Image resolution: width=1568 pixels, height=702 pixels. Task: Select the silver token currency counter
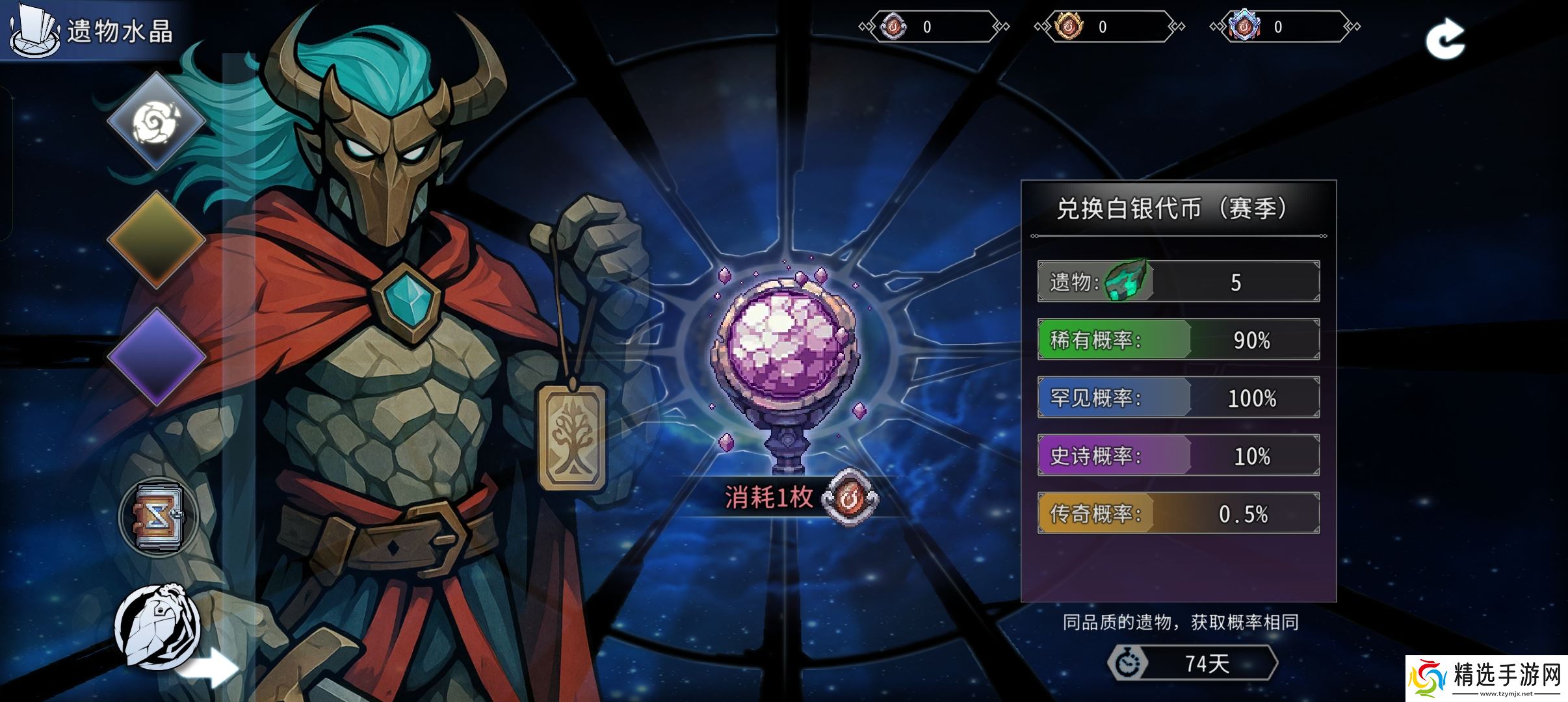point(930,27)
